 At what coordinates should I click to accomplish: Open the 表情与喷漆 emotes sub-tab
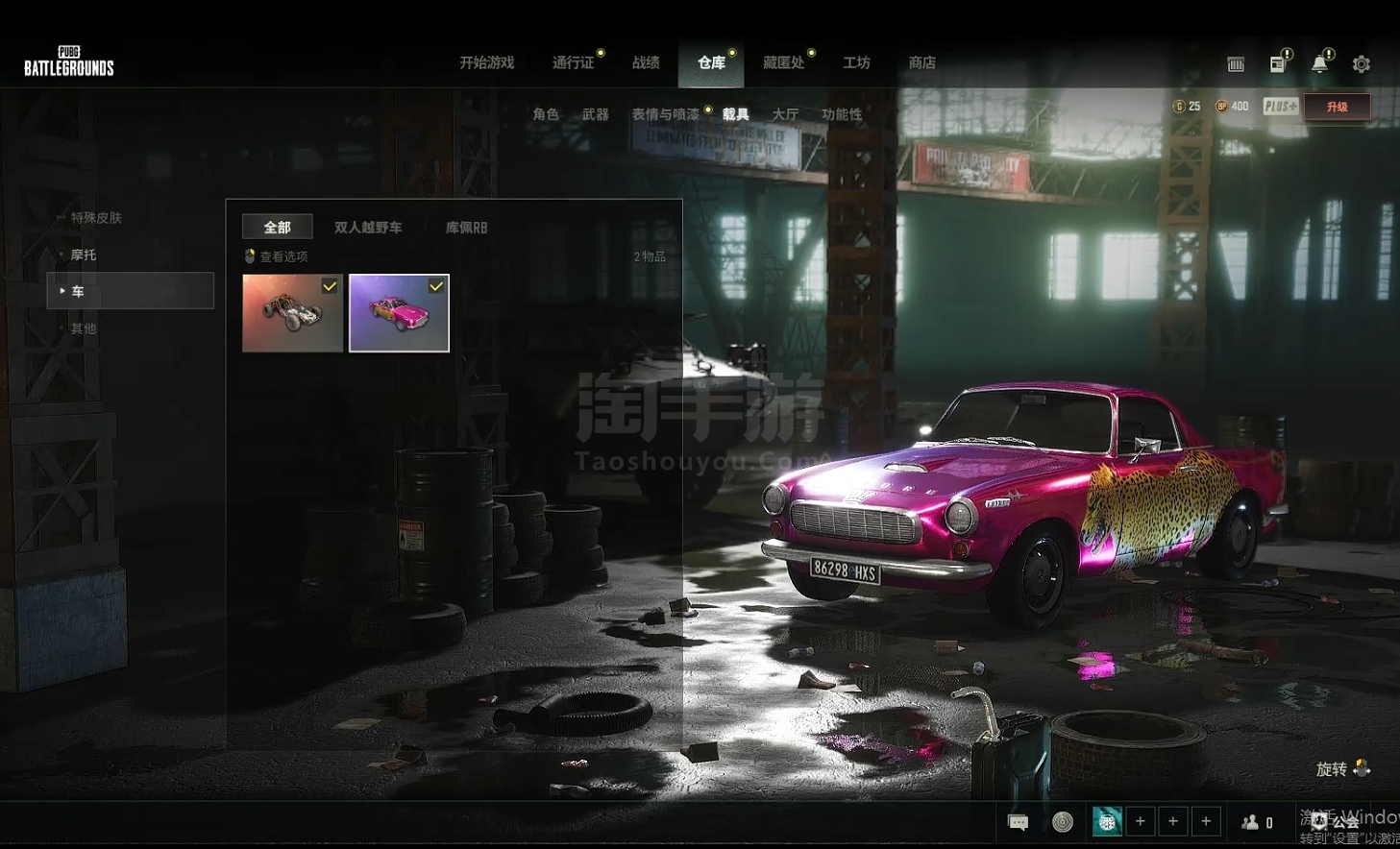click(666, 114)
